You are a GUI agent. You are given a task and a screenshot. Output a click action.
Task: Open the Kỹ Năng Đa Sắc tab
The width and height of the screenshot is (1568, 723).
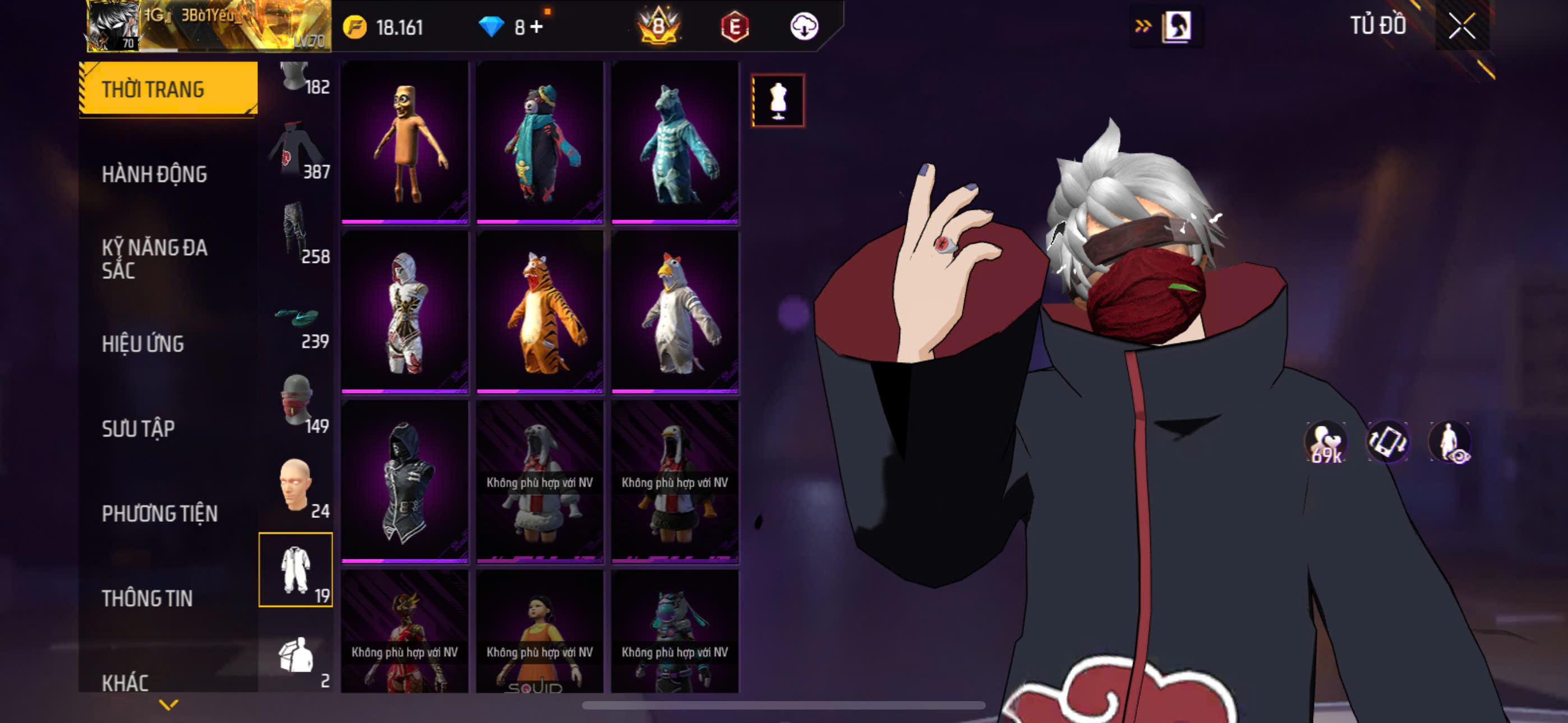pyautogui.click(x=155, y=258)
